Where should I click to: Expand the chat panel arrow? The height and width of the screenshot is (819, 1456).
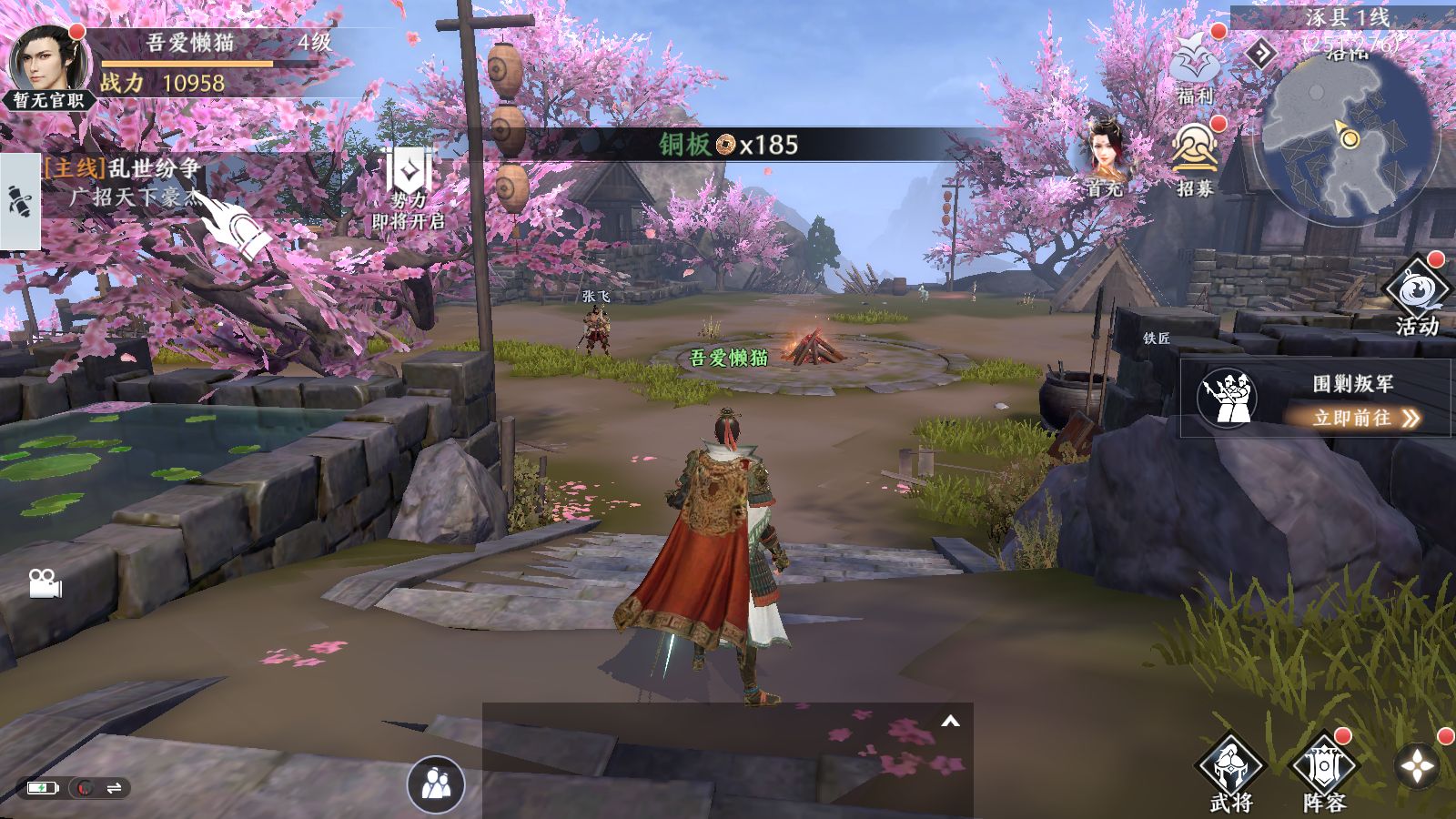950,722
